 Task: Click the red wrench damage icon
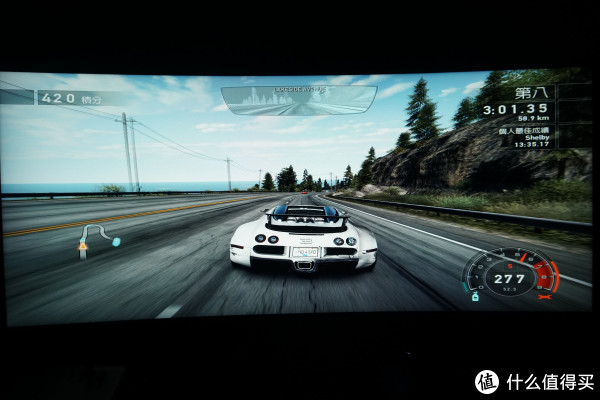click(545, 297)
